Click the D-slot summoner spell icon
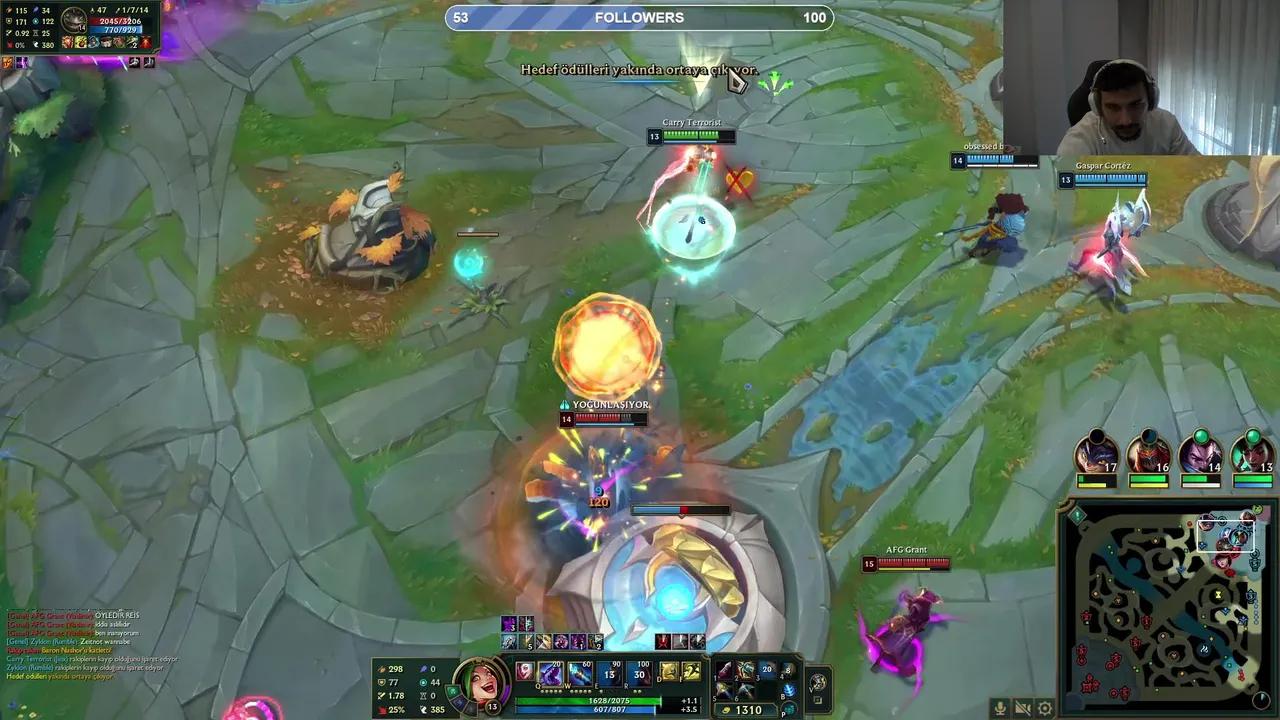Screen dimensions: 1280x720 [666, 670]
